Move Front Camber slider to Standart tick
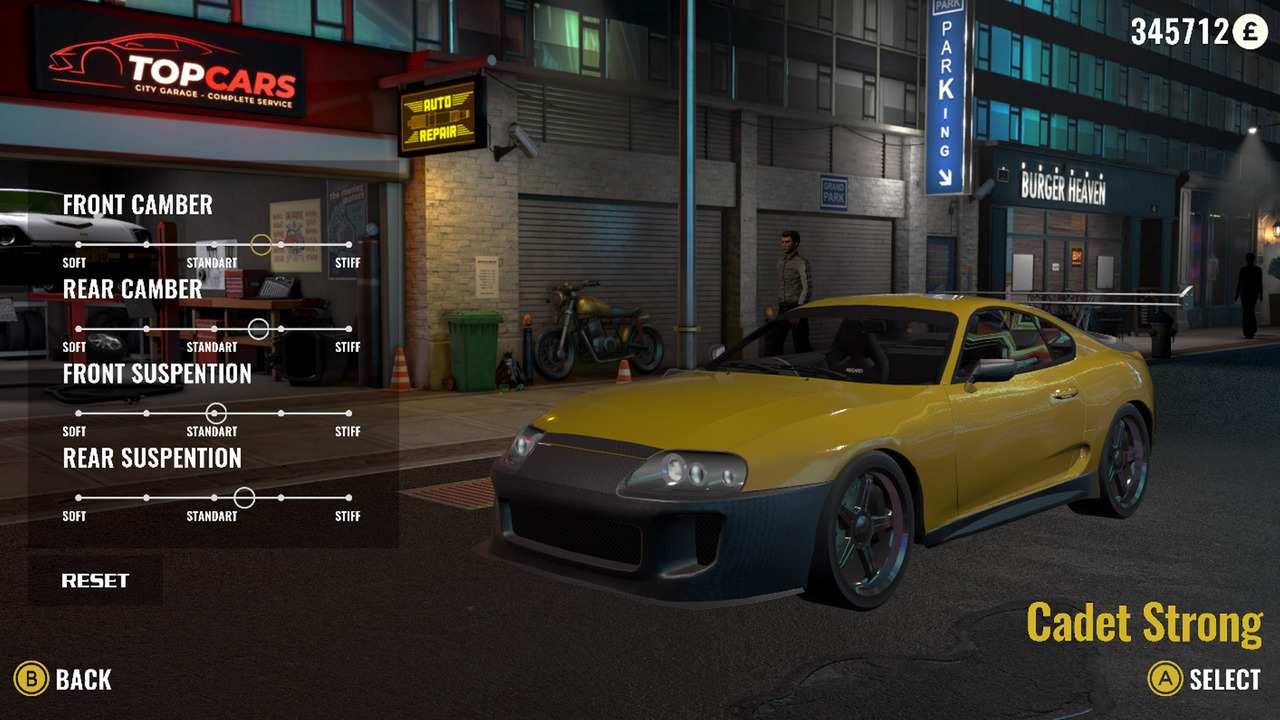 (212, 242)
